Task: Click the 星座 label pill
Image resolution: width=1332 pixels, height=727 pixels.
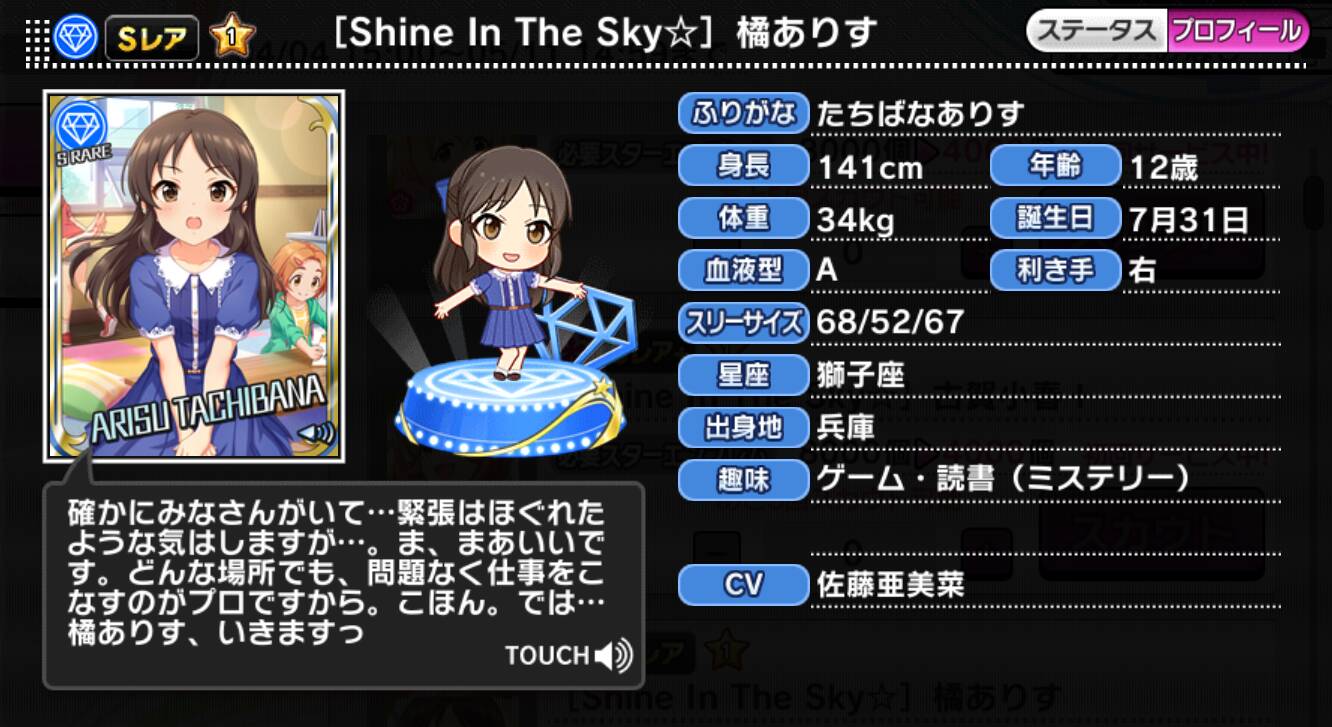Action: [743, 375]
